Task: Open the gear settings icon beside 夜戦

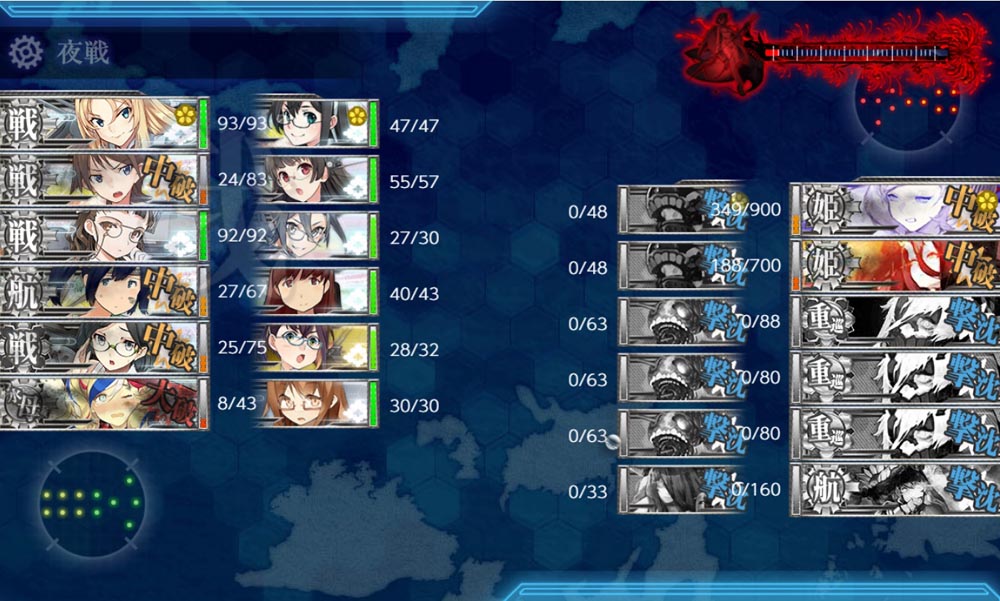Action: (x=25, y=49)
